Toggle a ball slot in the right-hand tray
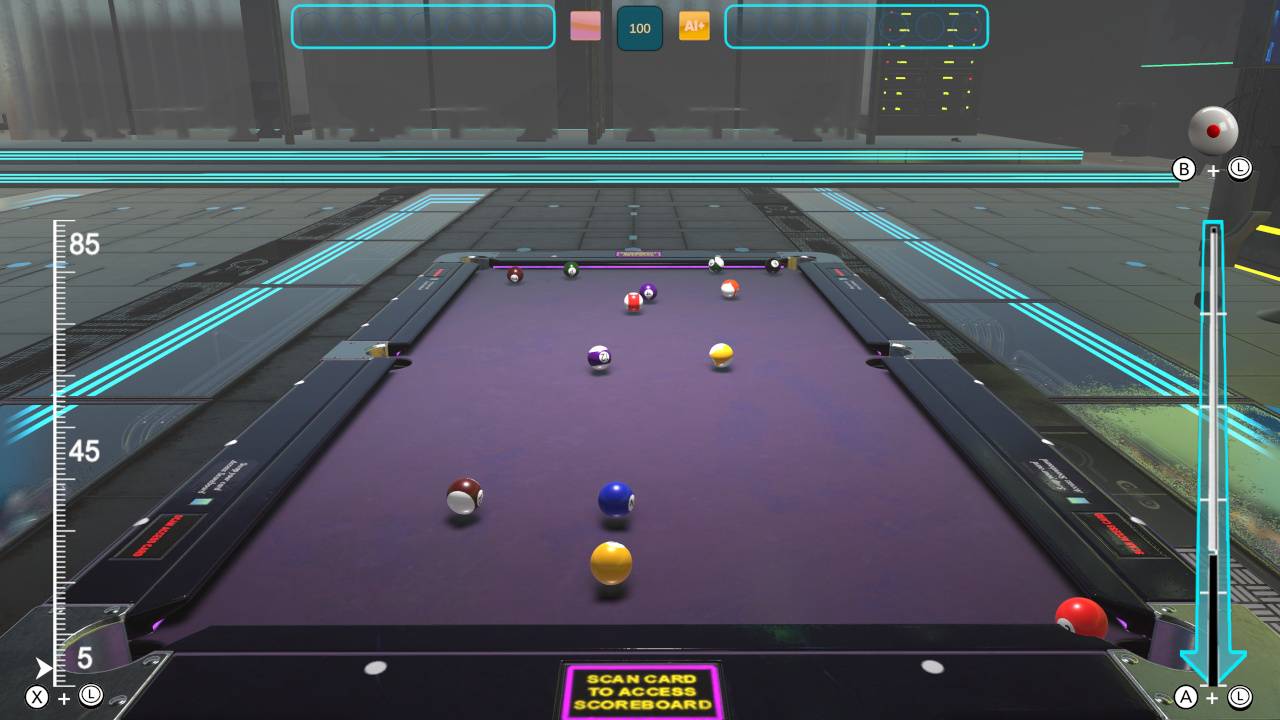Screen dimensions: 1280x720 click(x=750, y=27)
